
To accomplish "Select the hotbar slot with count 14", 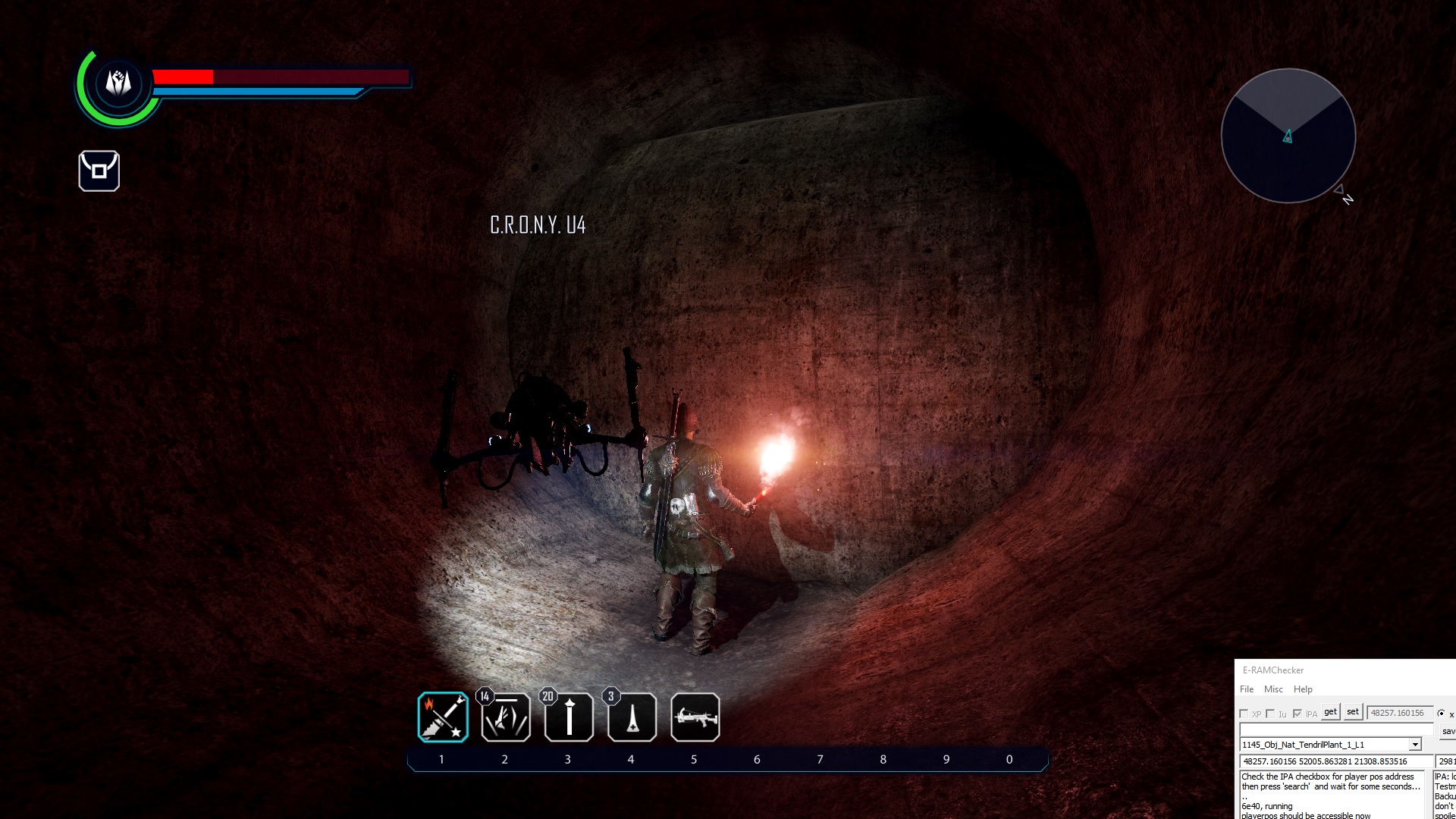I will tap(506, 717).
